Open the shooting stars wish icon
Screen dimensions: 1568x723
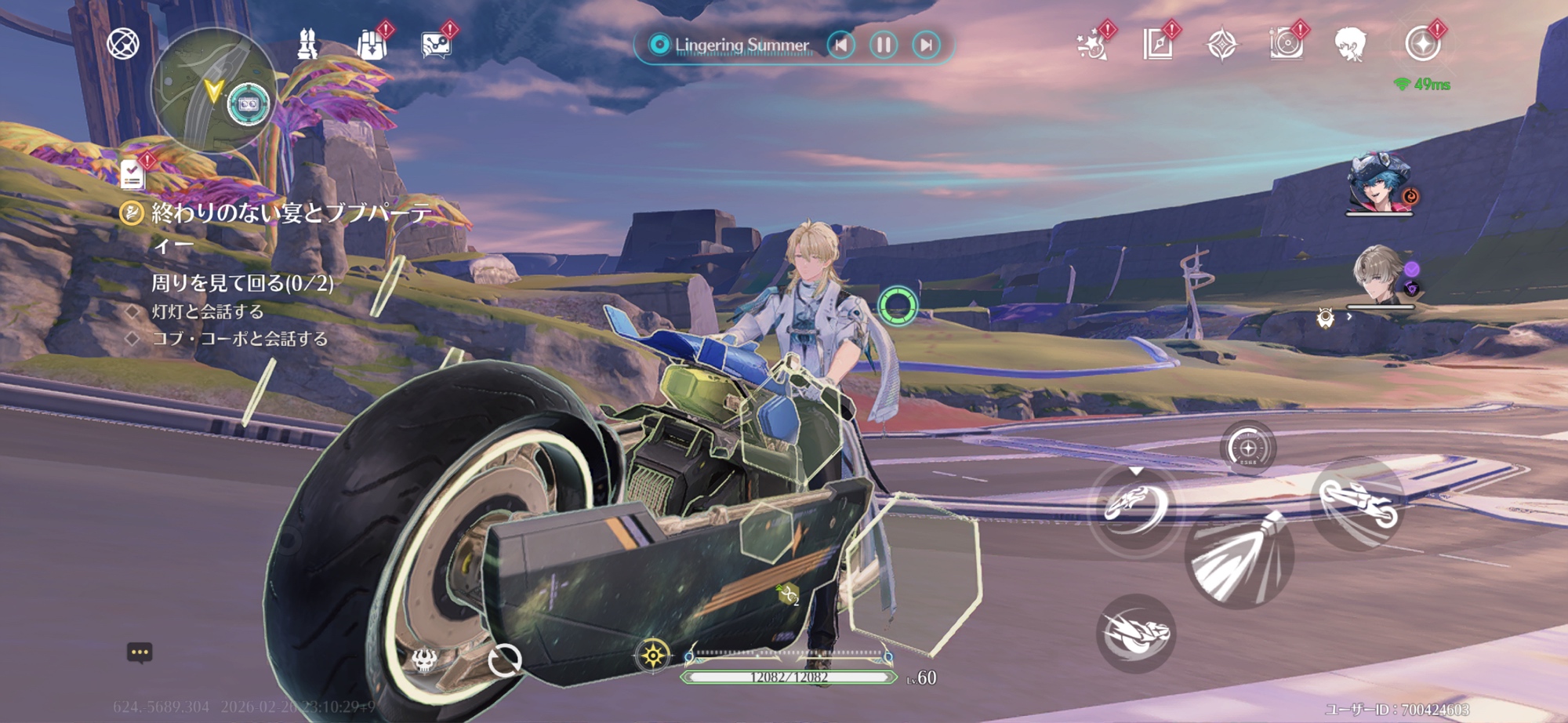(x=1092, y=45)
